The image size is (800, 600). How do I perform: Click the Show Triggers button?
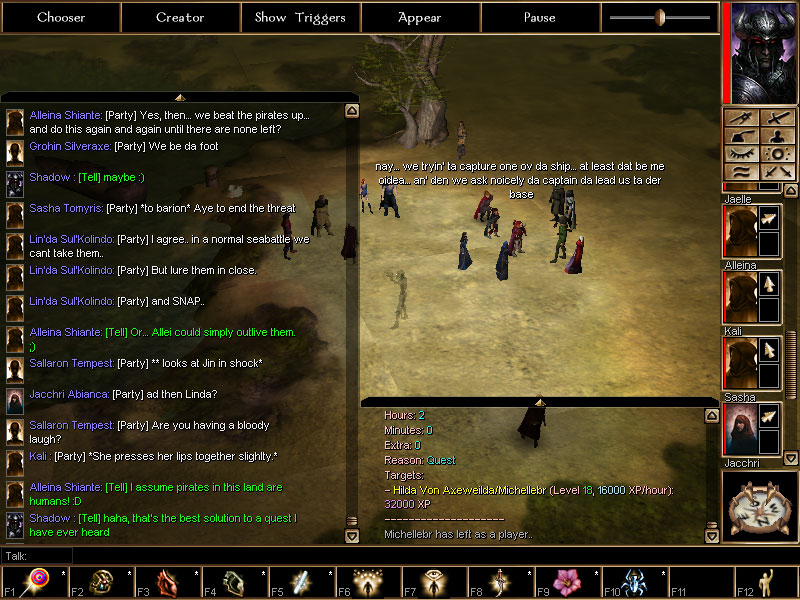click(300, 17)
